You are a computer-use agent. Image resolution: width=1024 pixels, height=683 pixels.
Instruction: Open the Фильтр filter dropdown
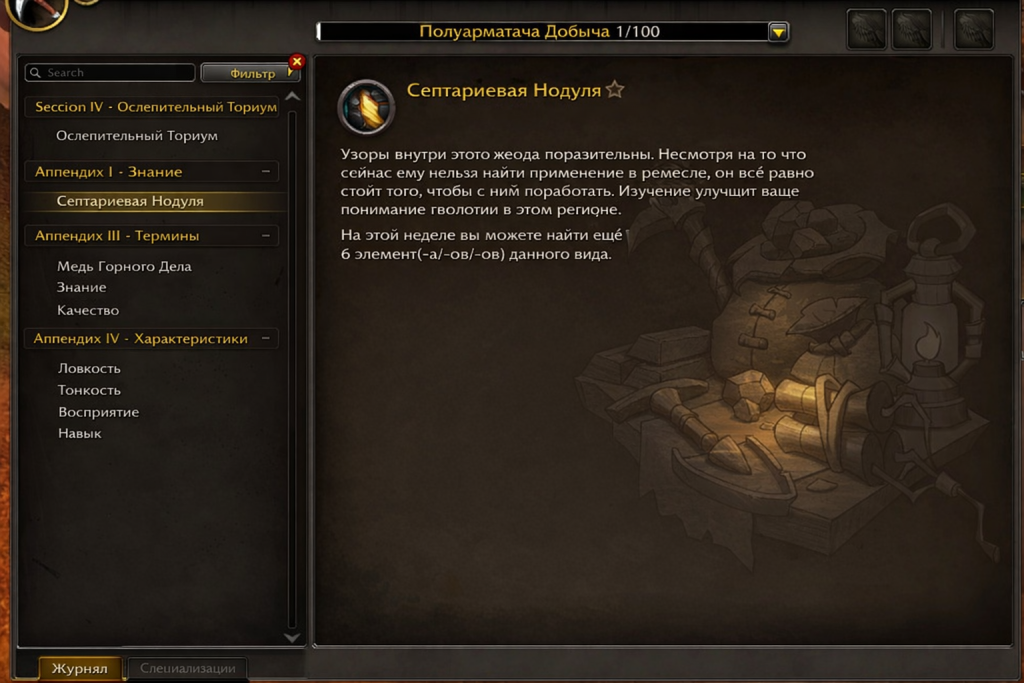[248, 74]
